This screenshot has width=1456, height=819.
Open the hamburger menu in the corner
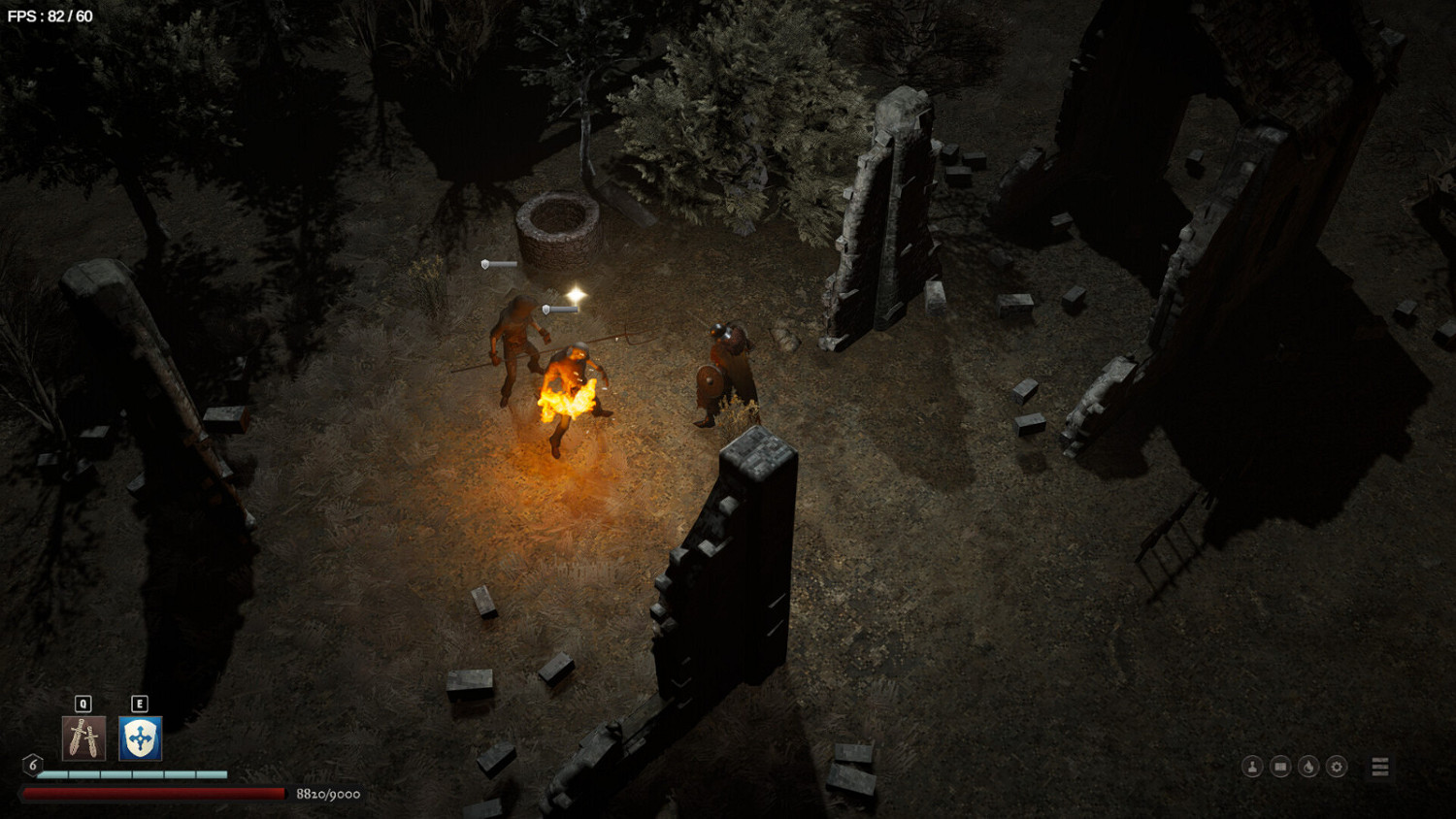tap(1380, 766)
